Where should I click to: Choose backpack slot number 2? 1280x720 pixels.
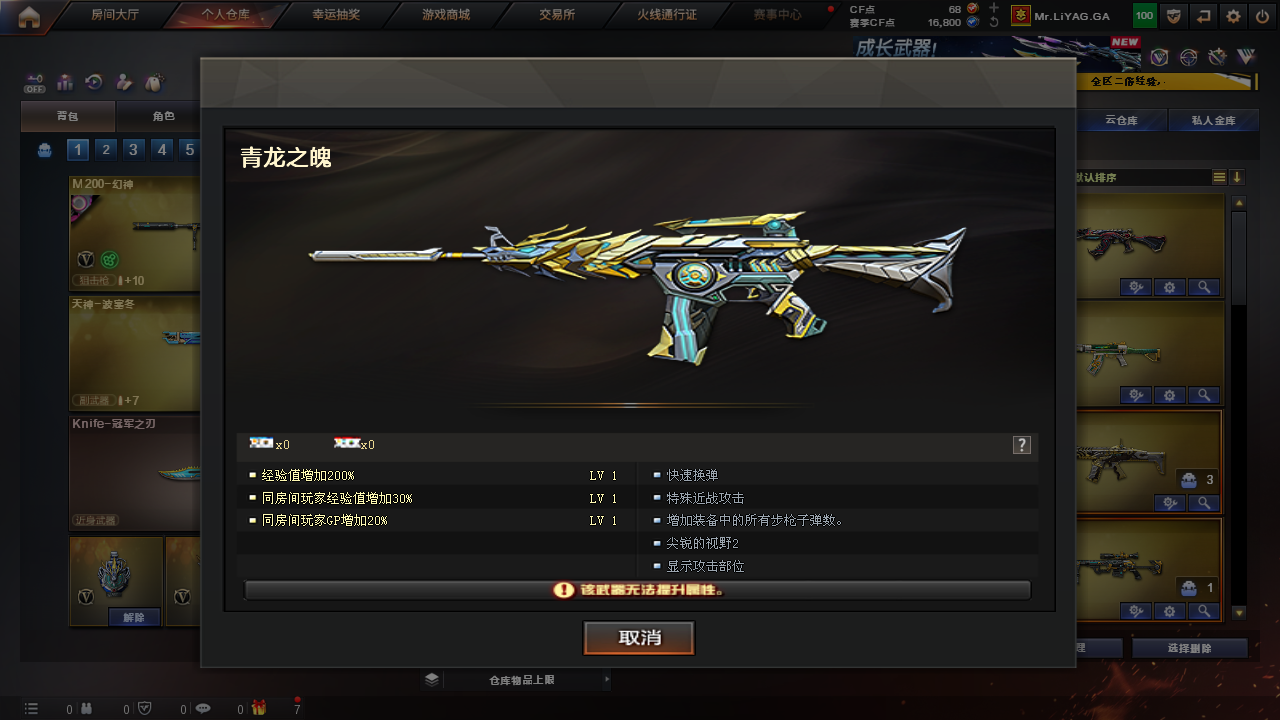click(x=106, y=150)
